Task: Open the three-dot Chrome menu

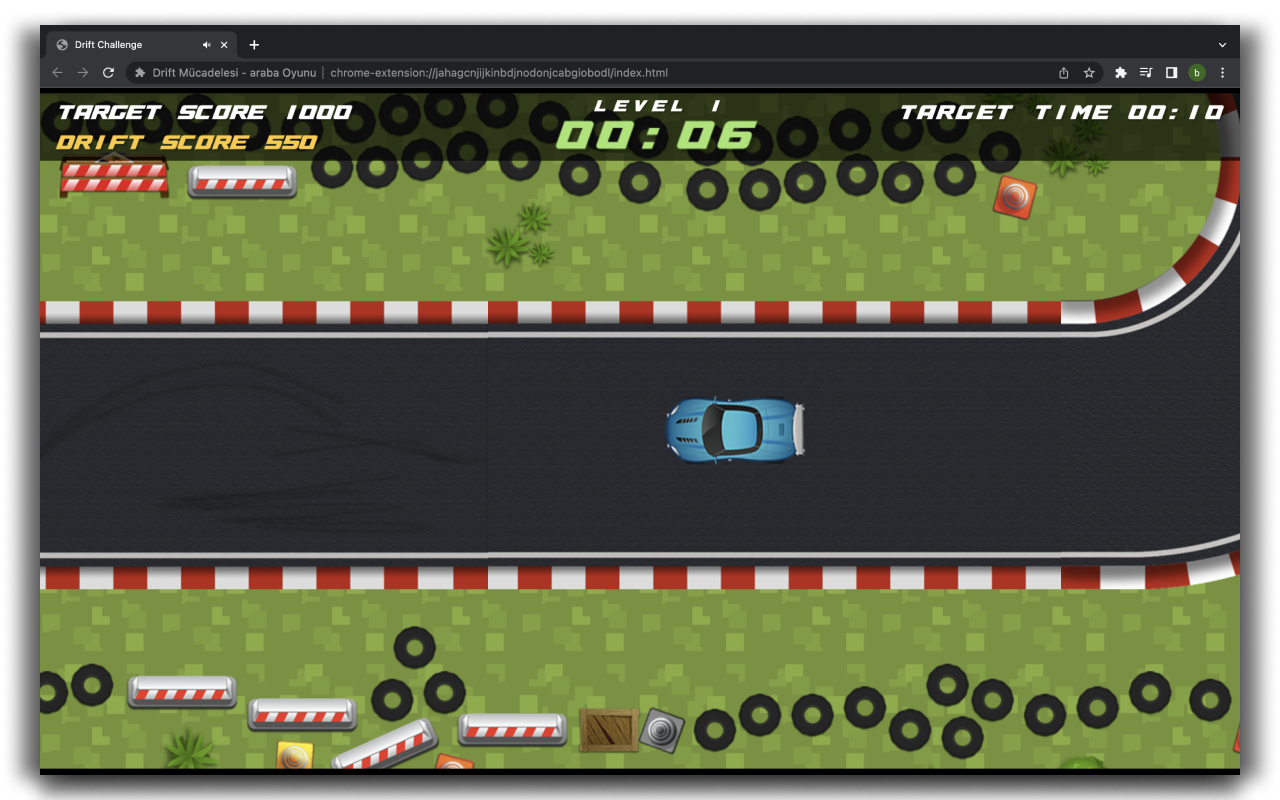Action: [x=1222, y=72]
